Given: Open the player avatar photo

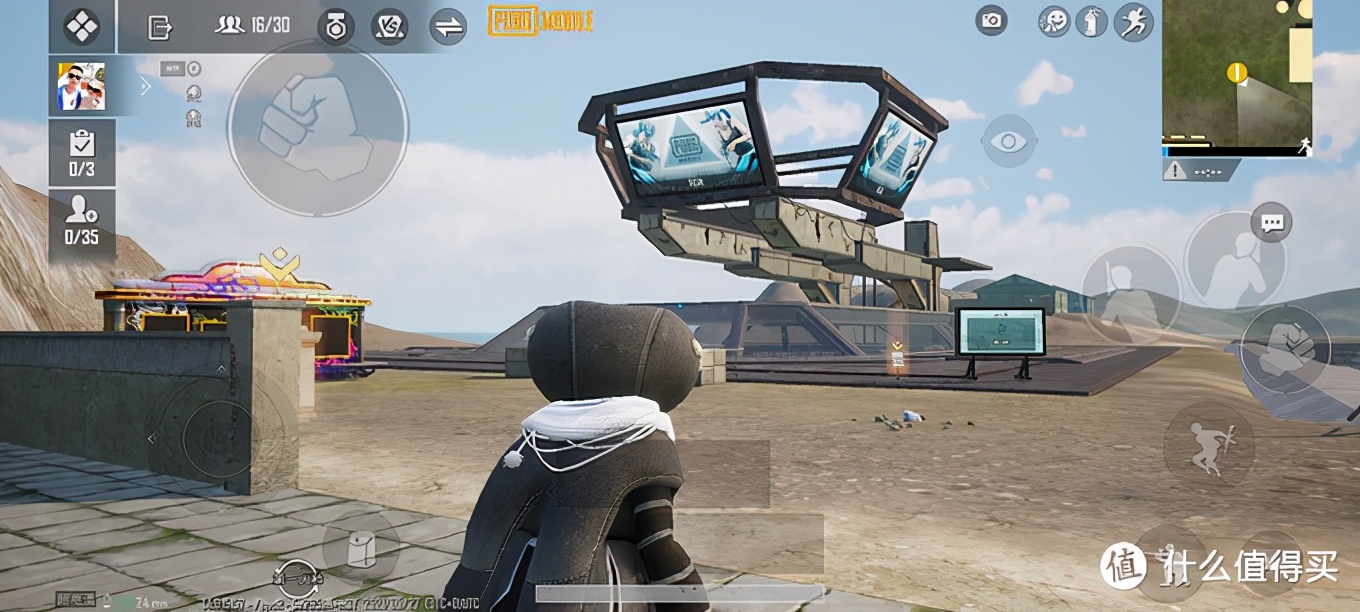Looking at the screenshot, I should coord(81,86).
